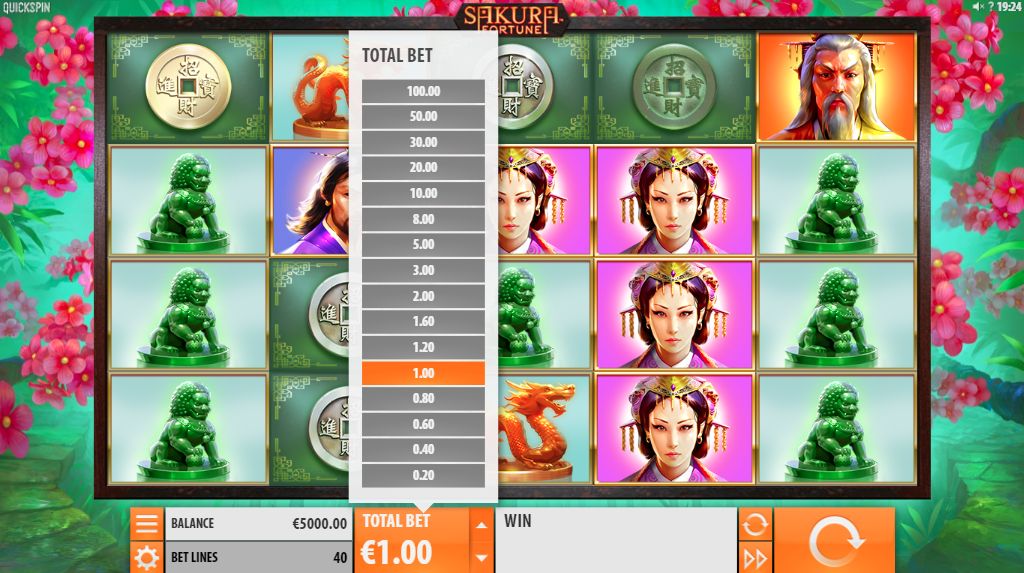Select the 50.00 bet amount
The height and width of the screenshot is (573, 1024).
coord(423,117)
